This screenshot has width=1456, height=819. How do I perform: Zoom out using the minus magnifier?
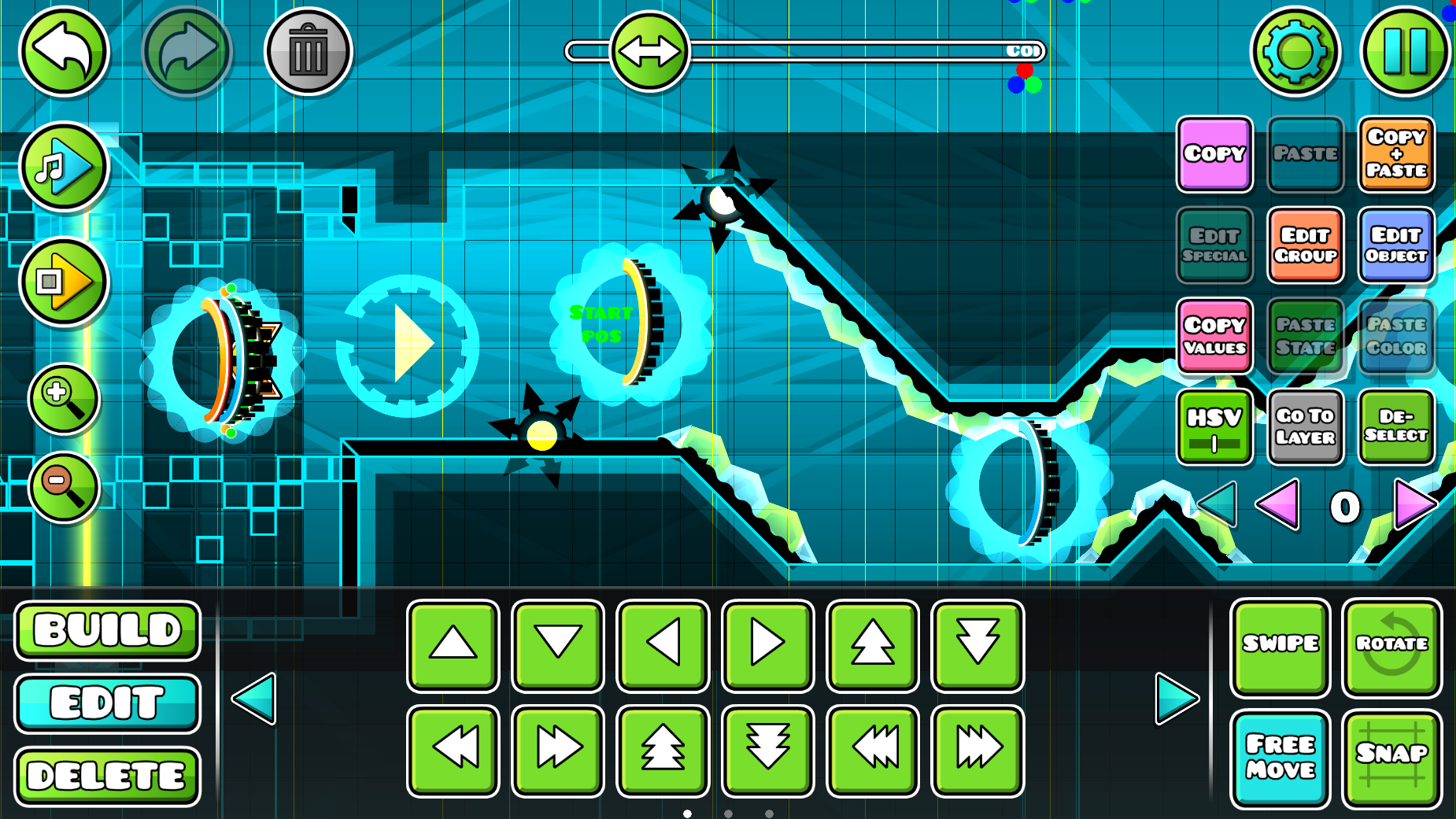(x=63, y=487)
